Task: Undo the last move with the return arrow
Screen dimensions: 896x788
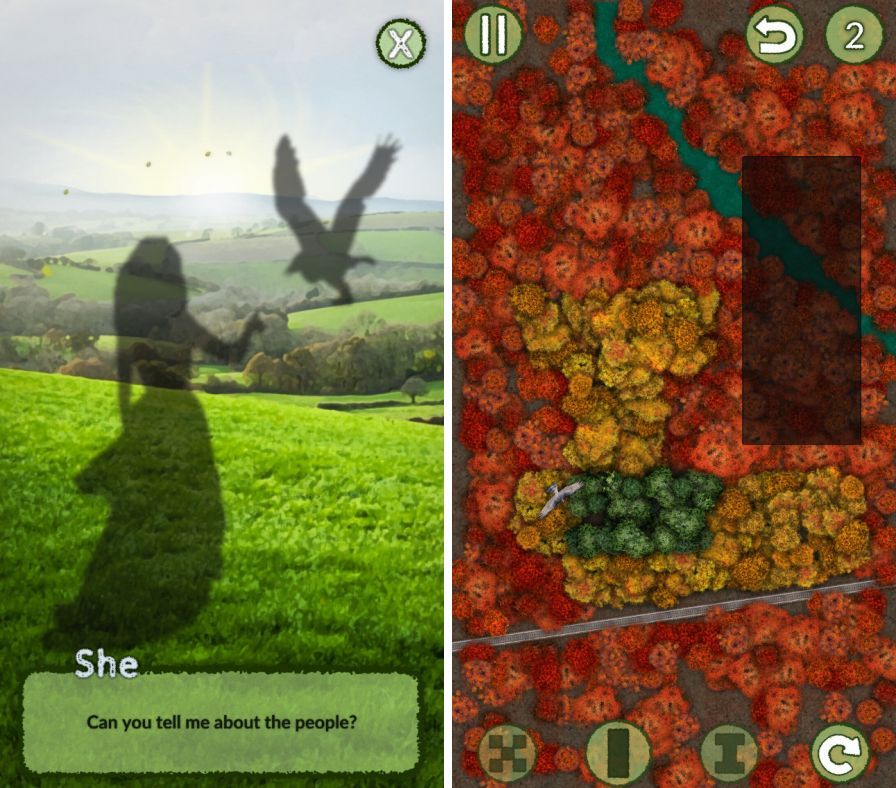Action: (775, 37)
